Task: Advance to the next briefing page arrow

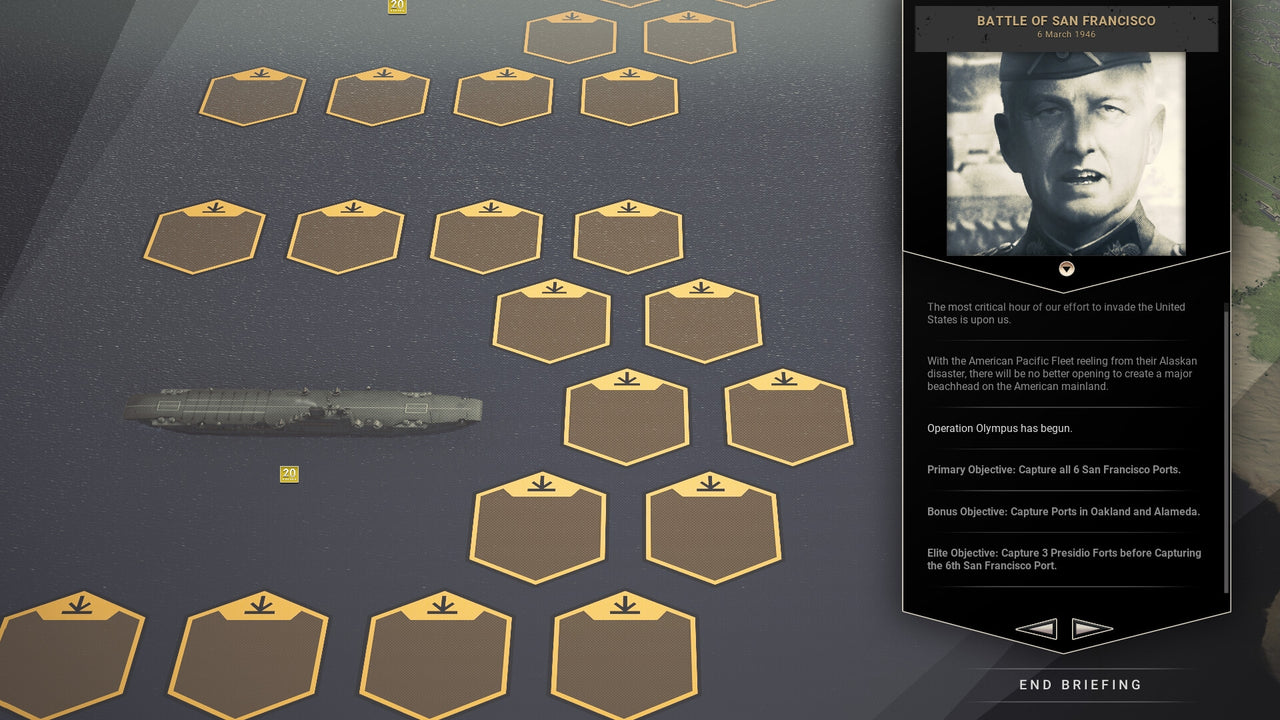Action: click(x=1092, y=628)
